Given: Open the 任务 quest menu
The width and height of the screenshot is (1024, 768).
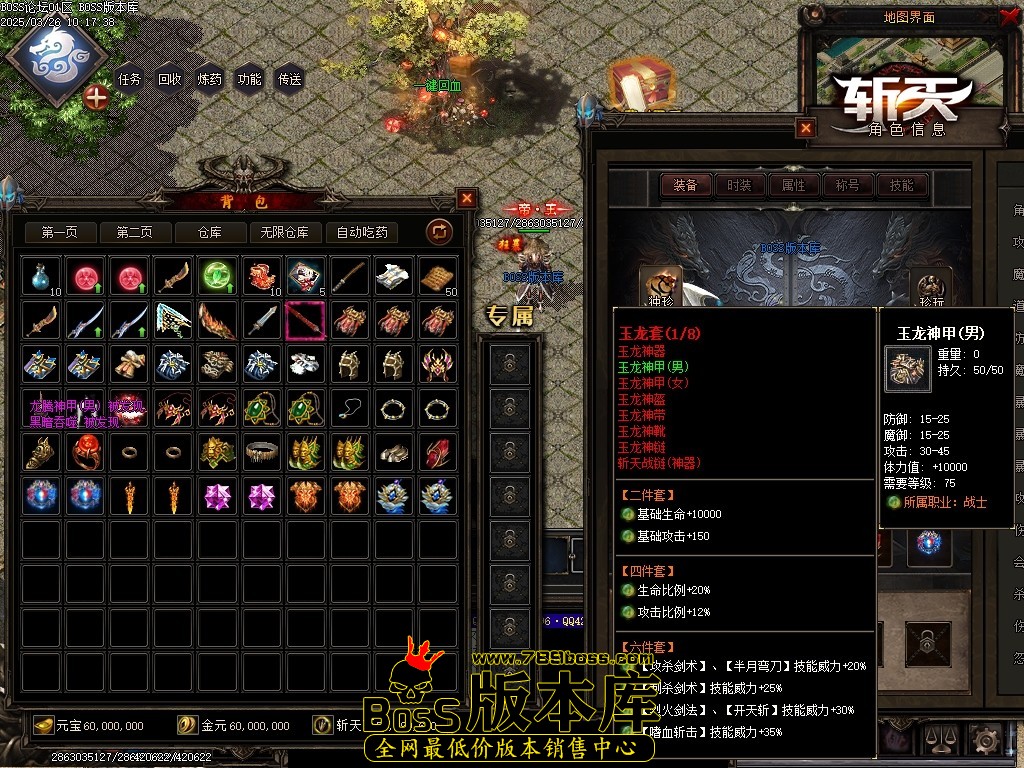Looking at the screenshot, I should 129,79.
